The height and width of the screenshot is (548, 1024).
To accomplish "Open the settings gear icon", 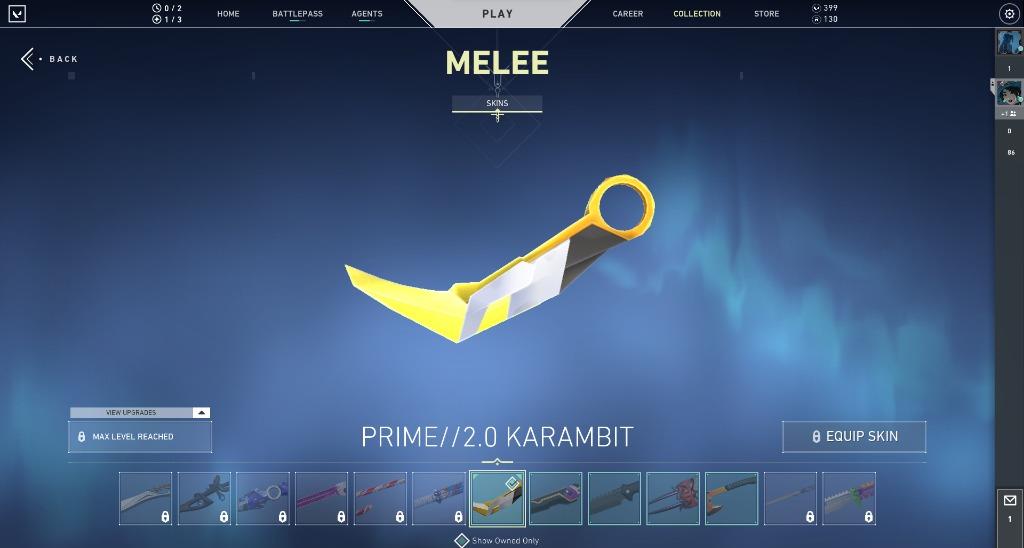I will 1008,14.
